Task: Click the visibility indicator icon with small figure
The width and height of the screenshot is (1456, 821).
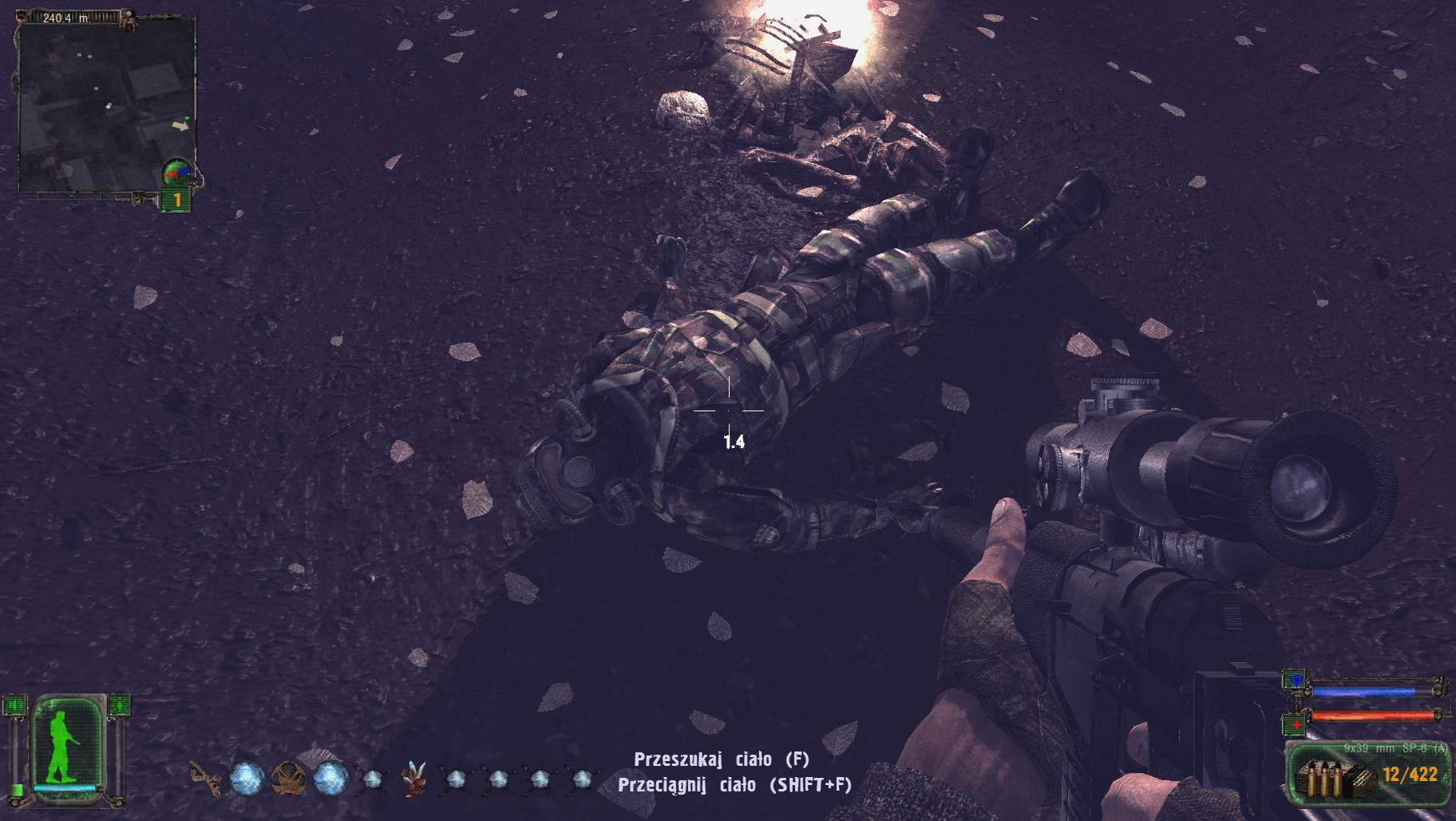Action: [118, 706]
